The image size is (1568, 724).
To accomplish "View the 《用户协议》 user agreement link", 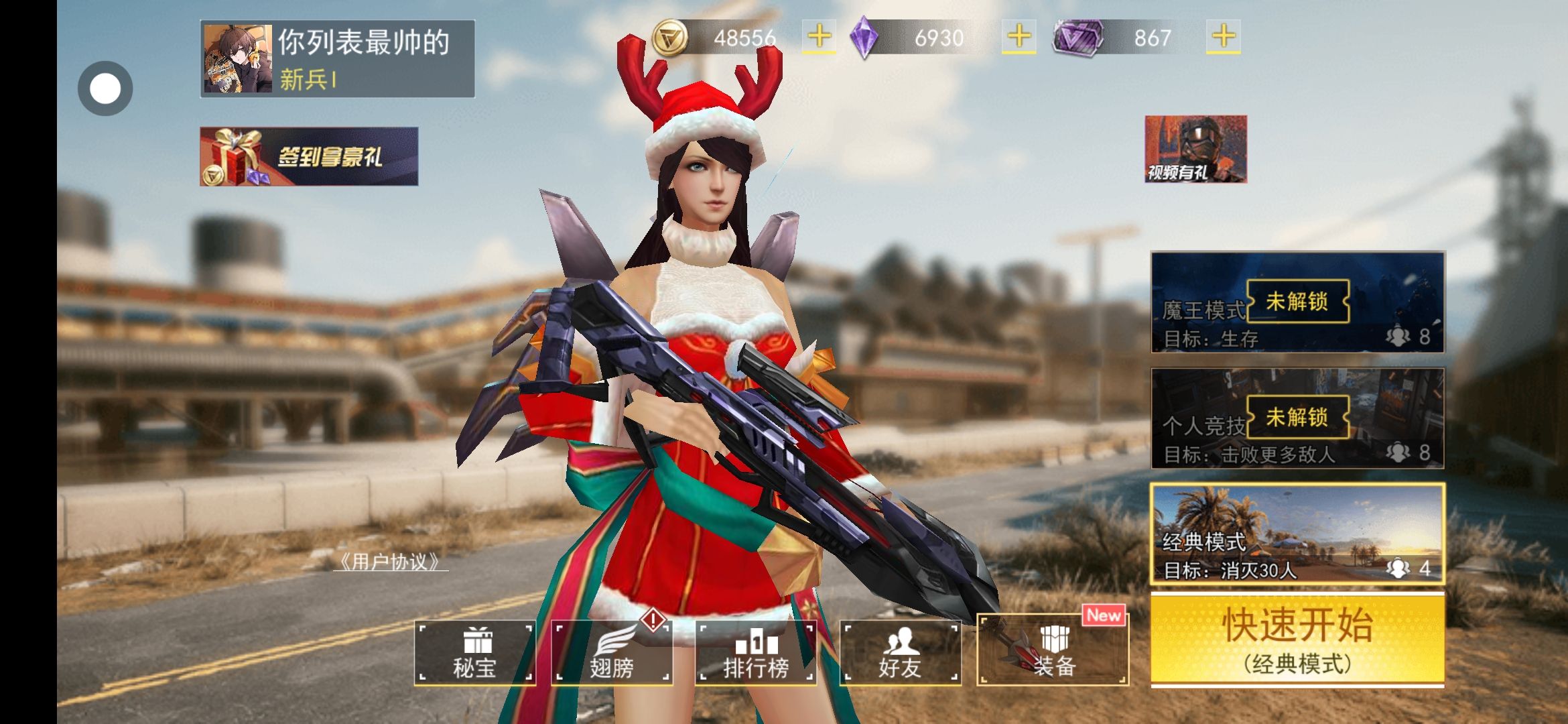I will tap(391, 562).
